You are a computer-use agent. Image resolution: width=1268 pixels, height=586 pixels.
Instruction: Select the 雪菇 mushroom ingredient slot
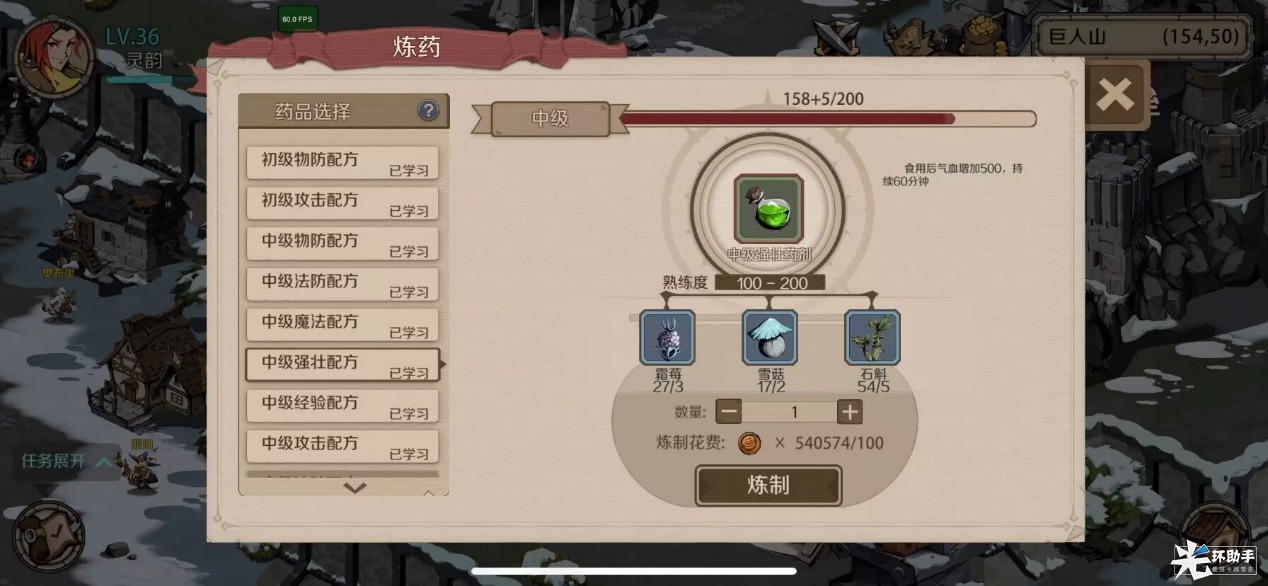click(769, 338)
